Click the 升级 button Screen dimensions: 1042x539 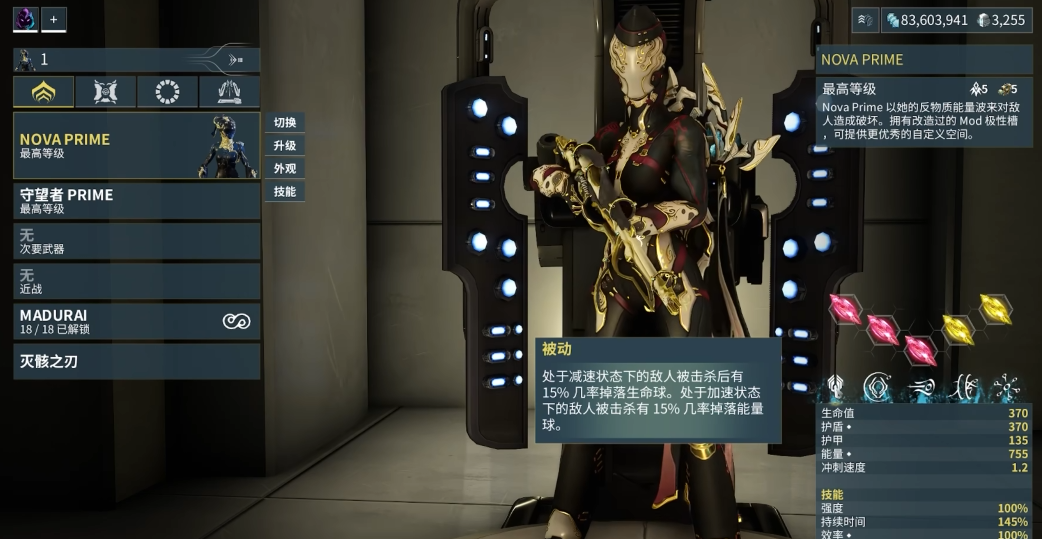(x=285, y=146)
